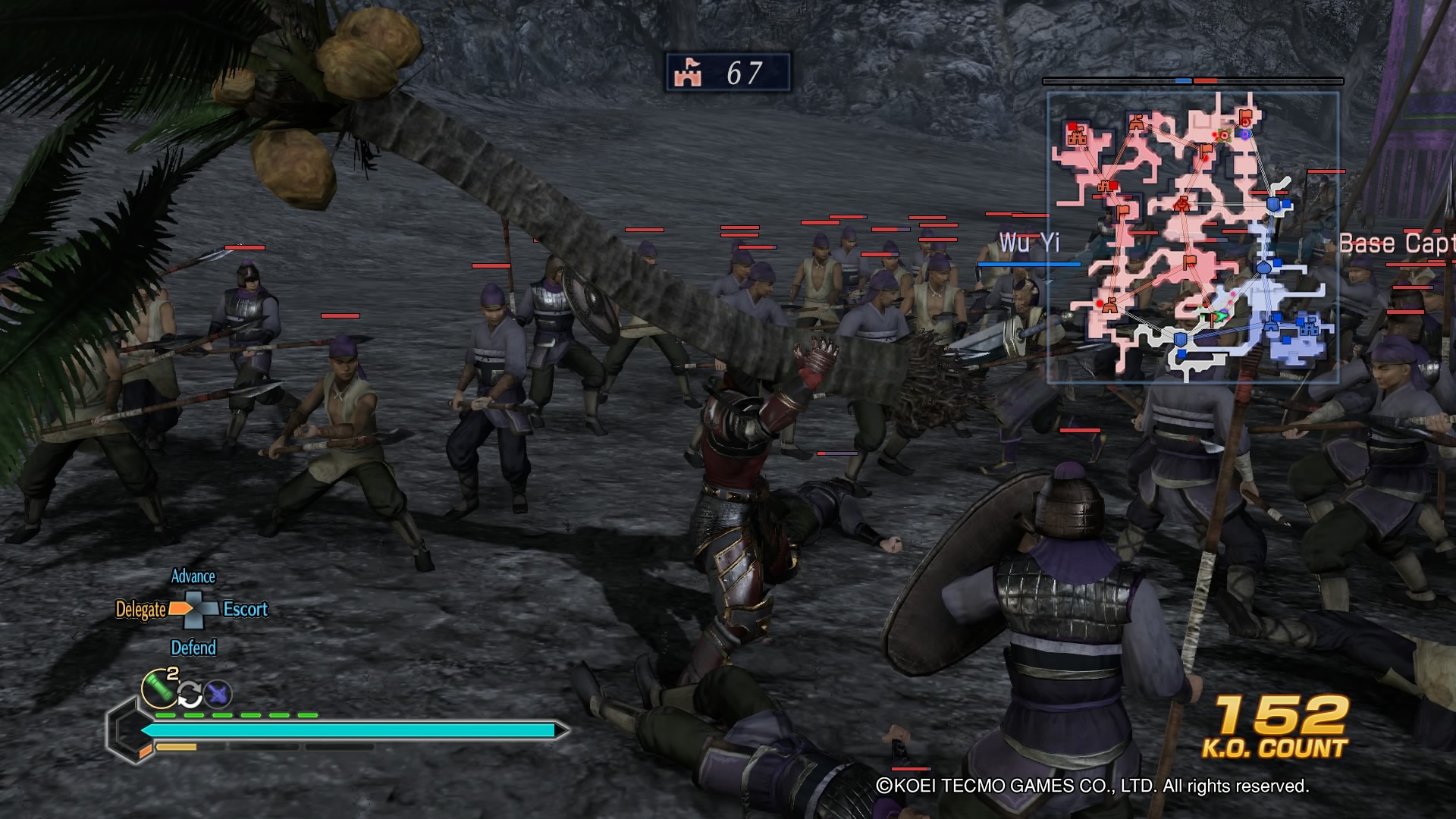
Task: Select the Escort command on the d-pad
Action: pos(245,608)
